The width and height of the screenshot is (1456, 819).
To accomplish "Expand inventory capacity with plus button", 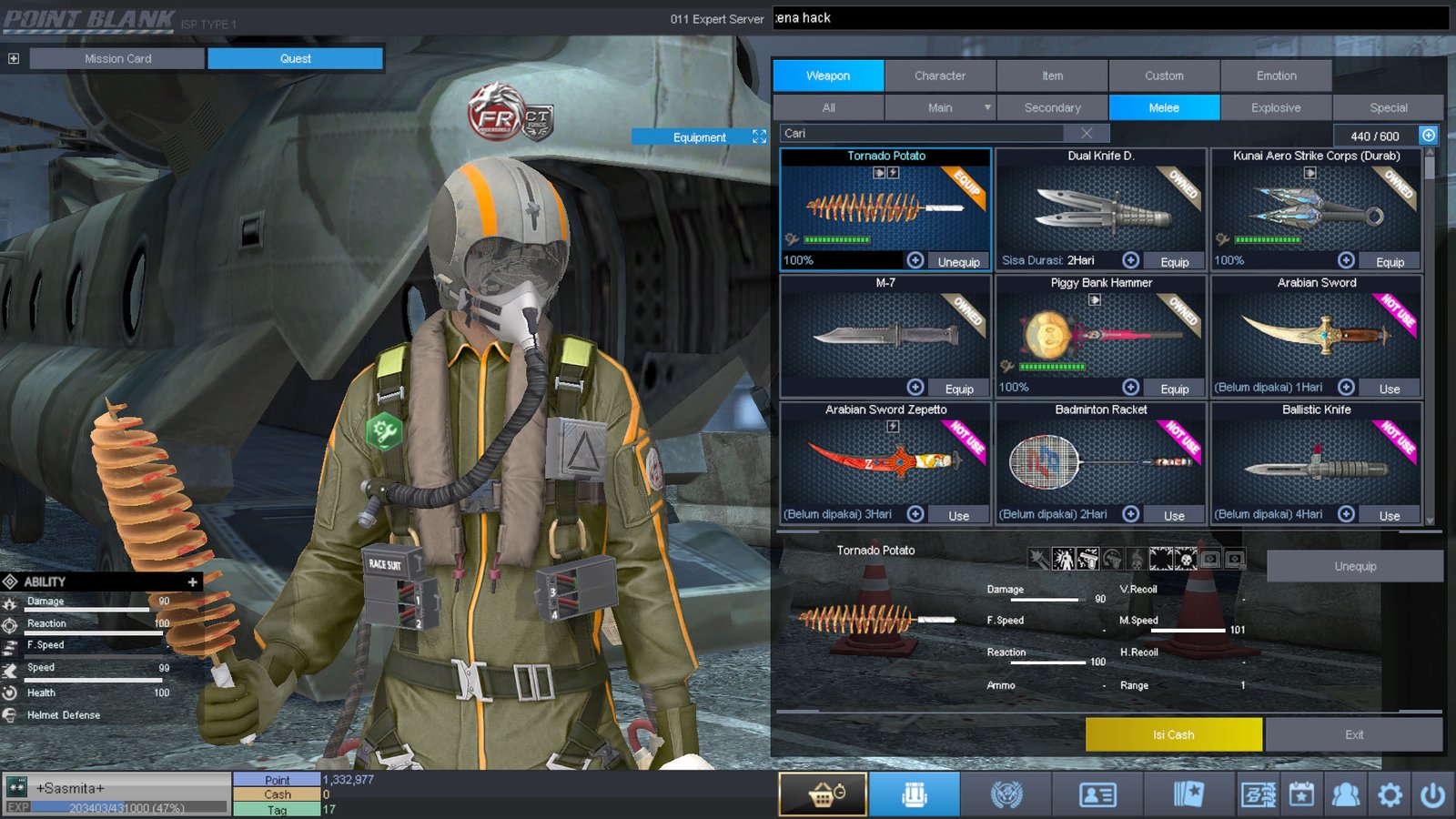I will point(1429,136).
